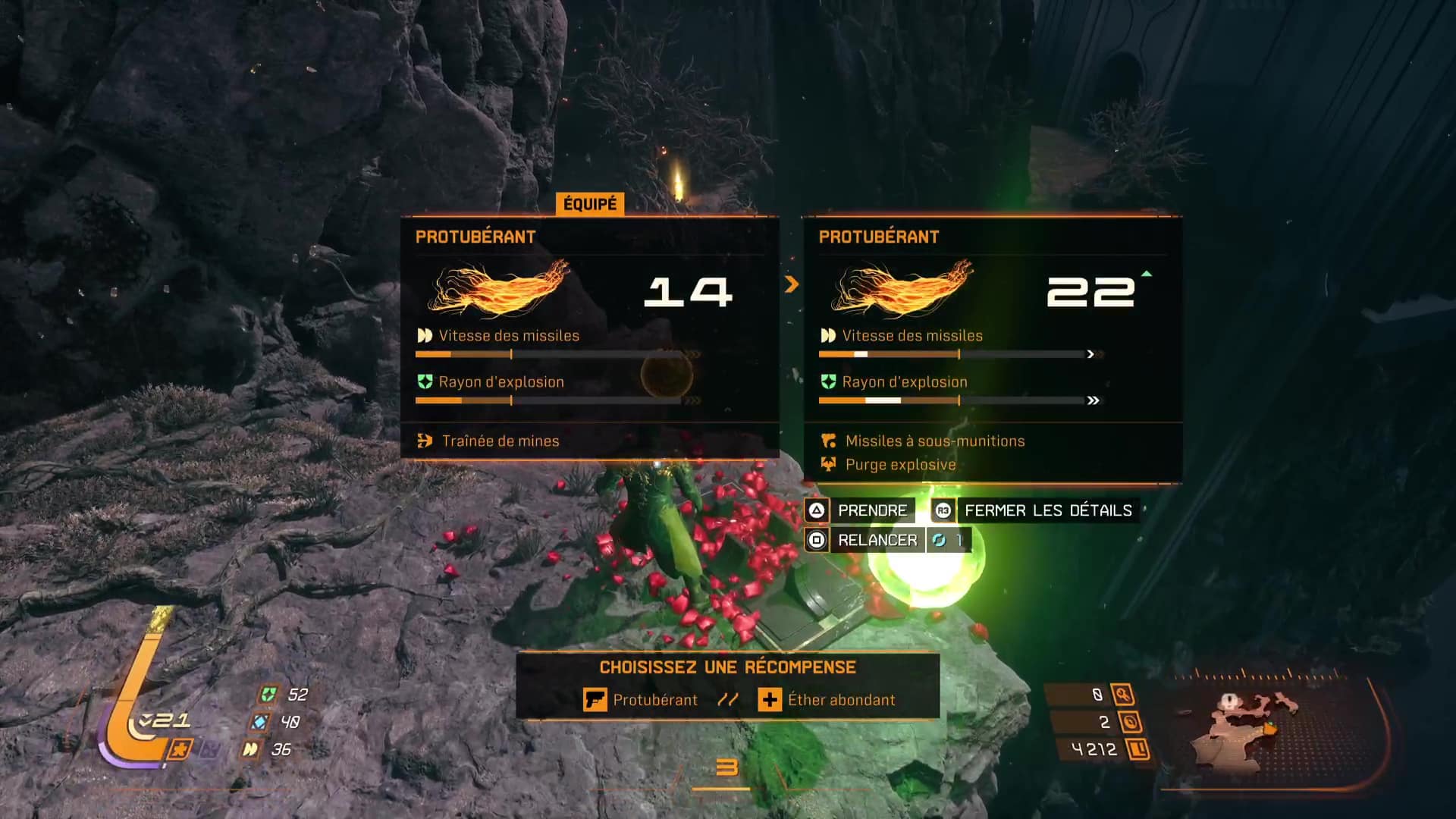Open the orange arrow between the two weapon cards

[x=792, y=284]
